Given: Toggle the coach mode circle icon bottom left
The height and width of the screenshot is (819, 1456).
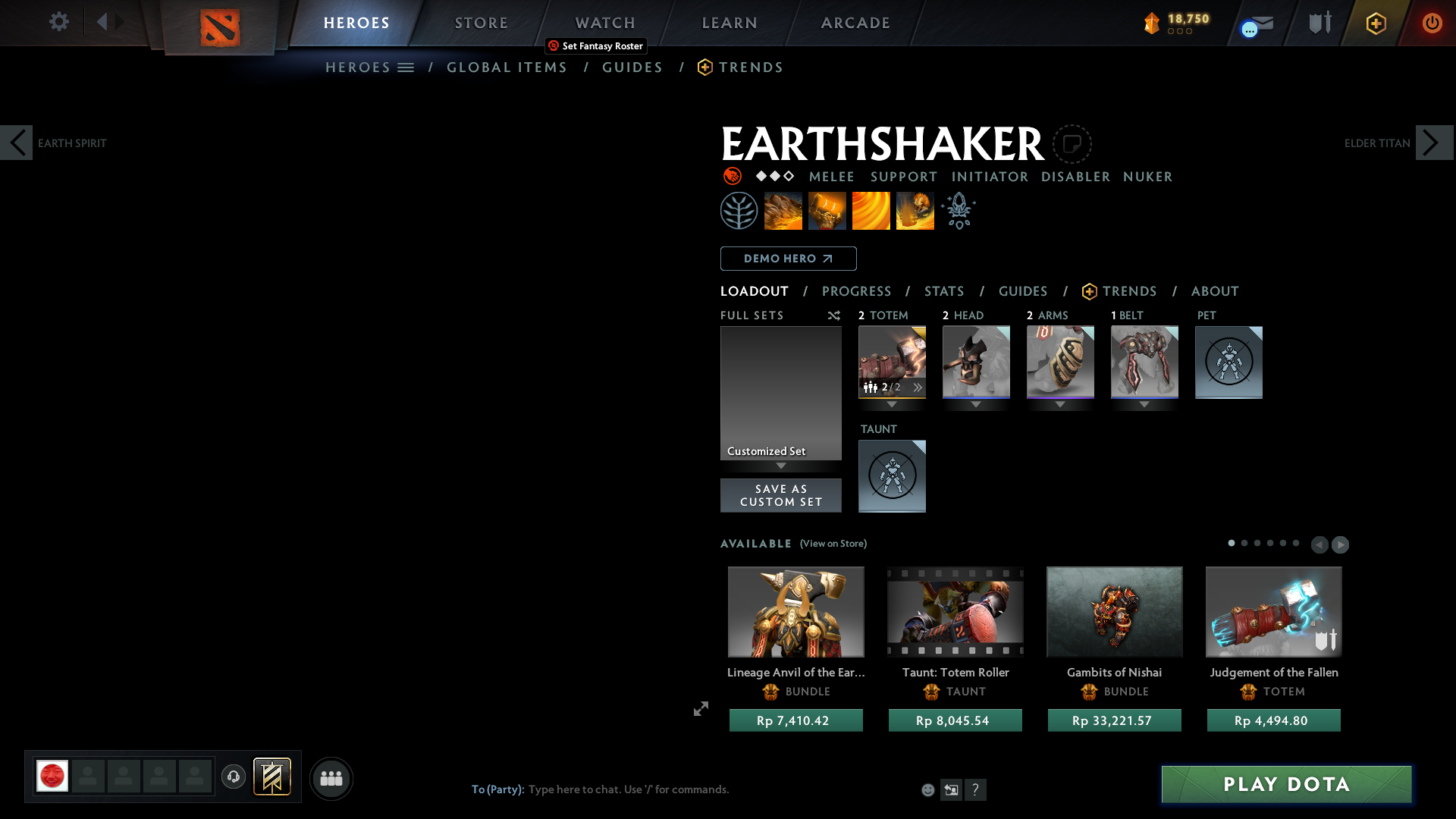Looking at the screenshot, I should (x=234, y=777).
